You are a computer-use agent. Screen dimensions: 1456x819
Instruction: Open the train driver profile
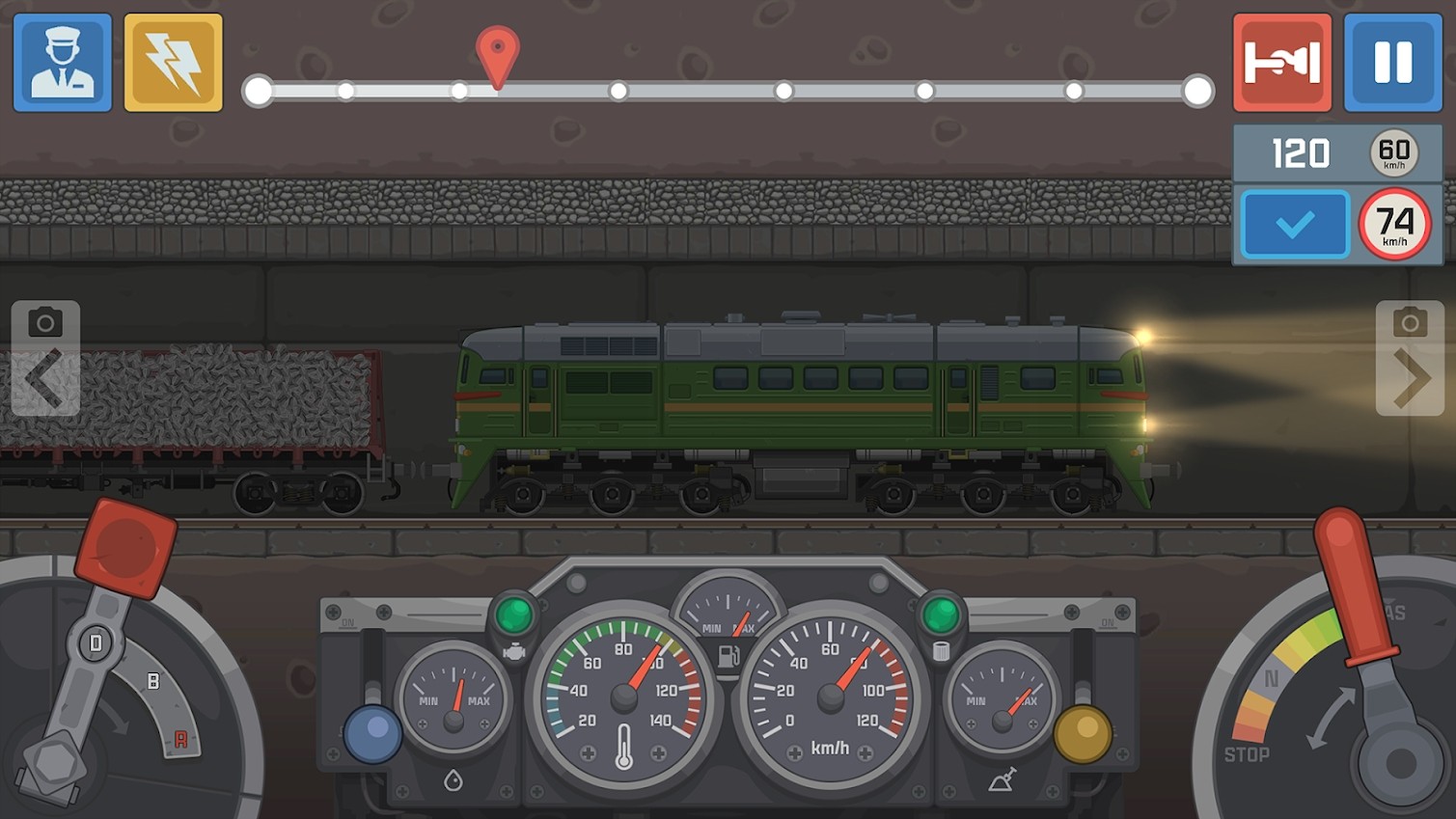pos(62,62)
